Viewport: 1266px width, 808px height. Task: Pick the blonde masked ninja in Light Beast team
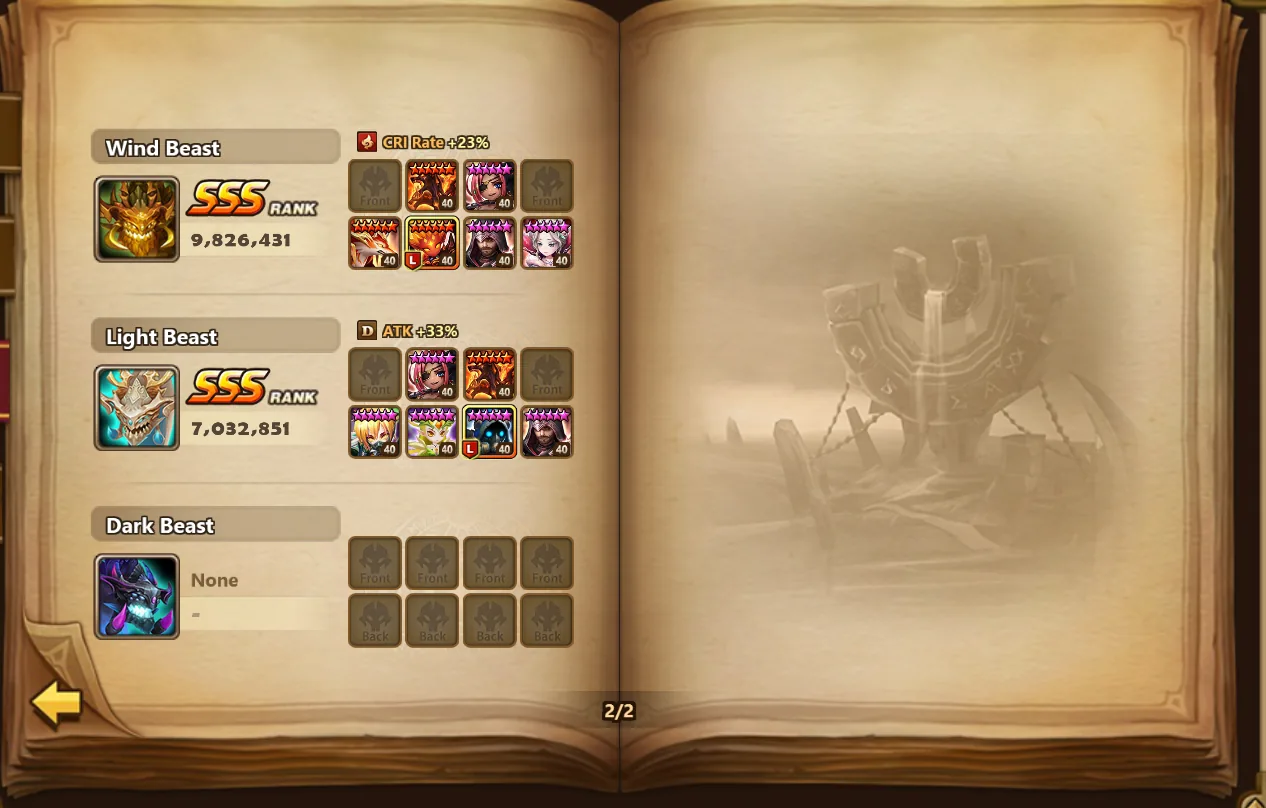[375, 432]
